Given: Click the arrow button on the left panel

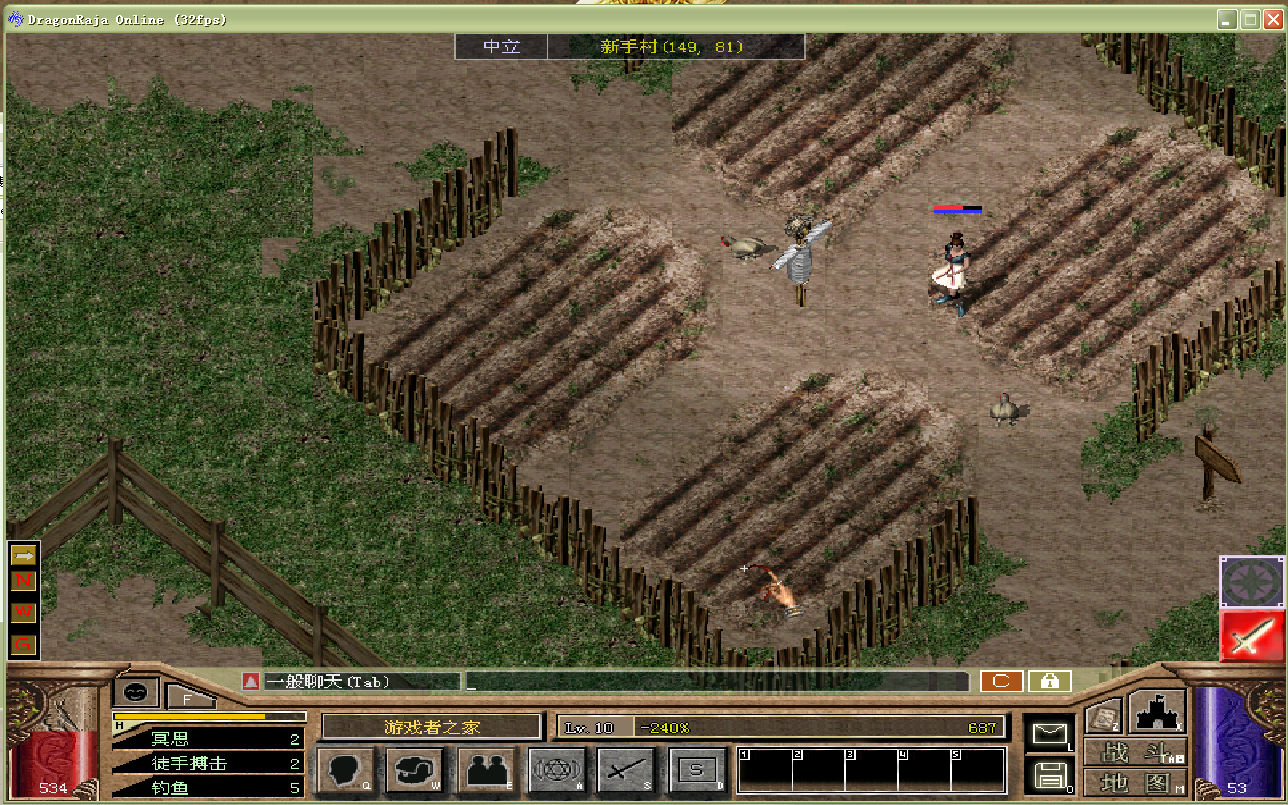Looking at the screenshot, I should click(x=23, y=554).
